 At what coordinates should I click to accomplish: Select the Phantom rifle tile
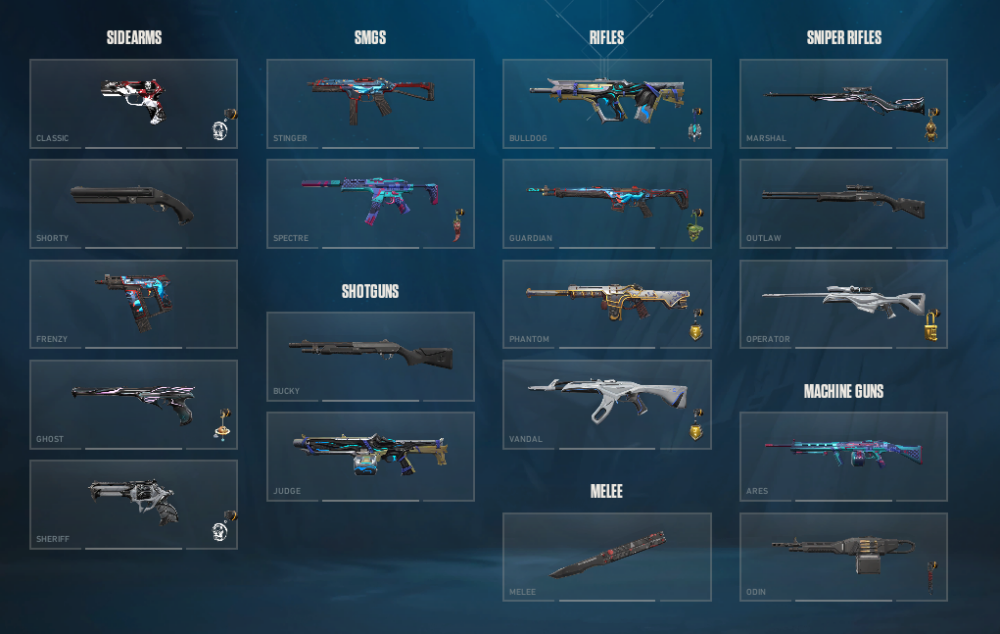606,304
